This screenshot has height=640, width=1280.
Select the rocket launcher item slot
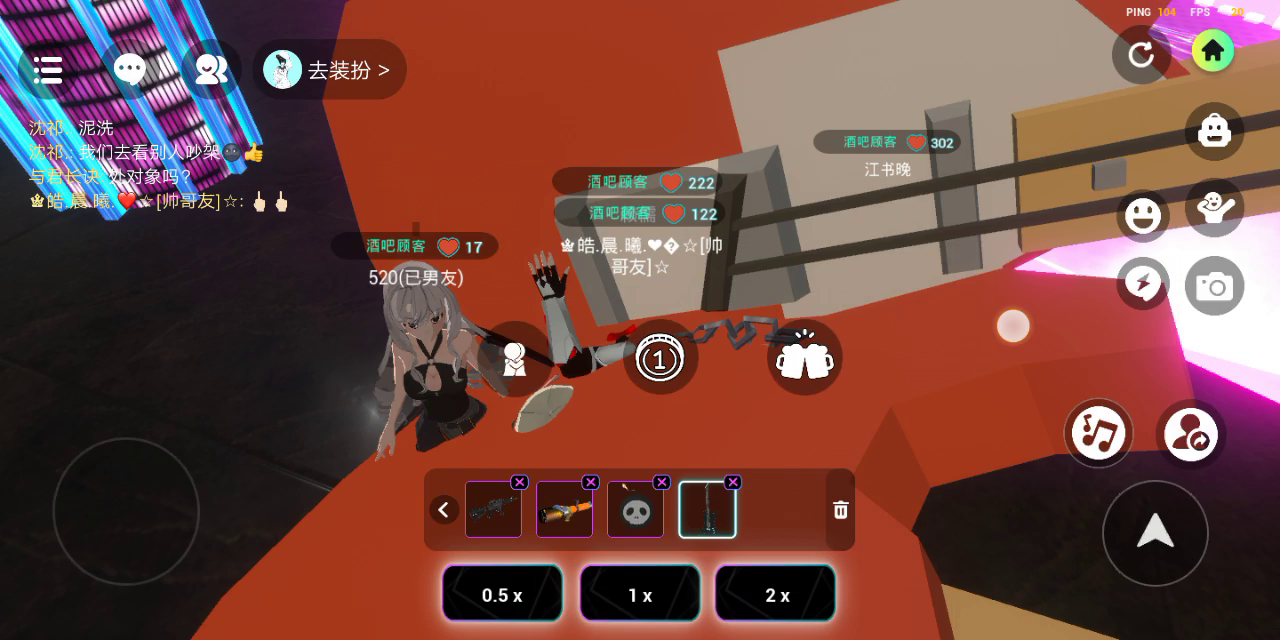[x=564, y=510]
